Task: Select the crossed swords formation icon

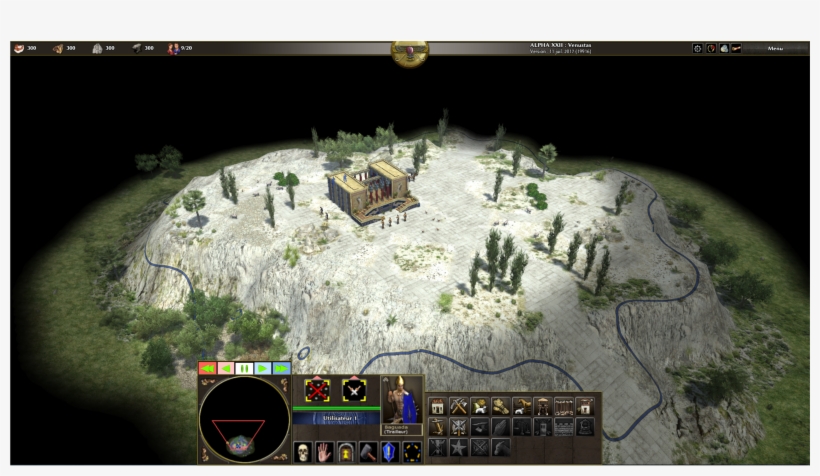Action: pos(354,391)
